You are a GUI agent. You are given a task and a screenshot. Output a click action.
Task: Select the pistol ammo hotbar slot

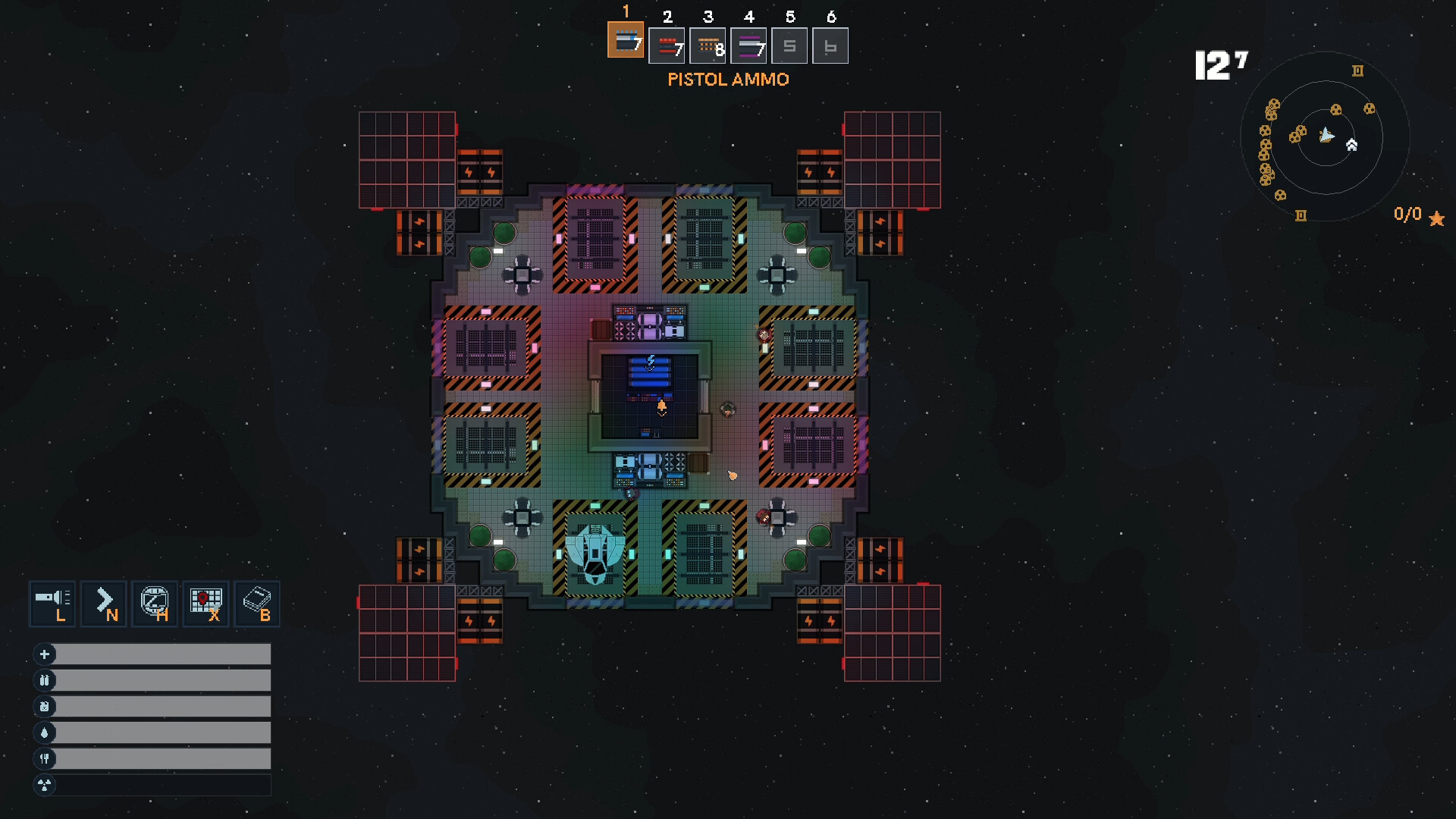[x=626, y=40]
